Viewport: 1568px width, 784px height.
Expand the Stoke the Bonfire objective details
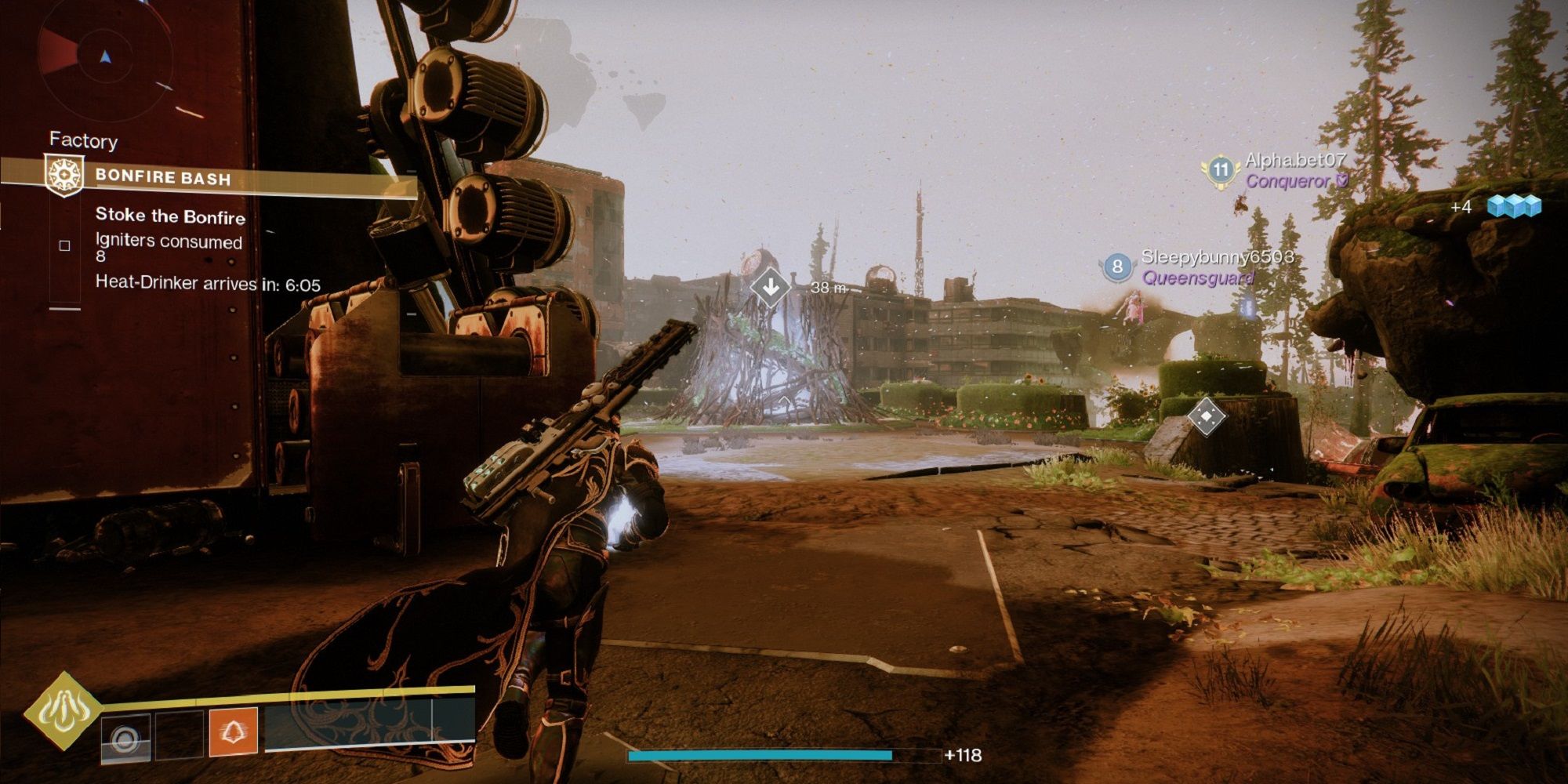click(170, 217)
